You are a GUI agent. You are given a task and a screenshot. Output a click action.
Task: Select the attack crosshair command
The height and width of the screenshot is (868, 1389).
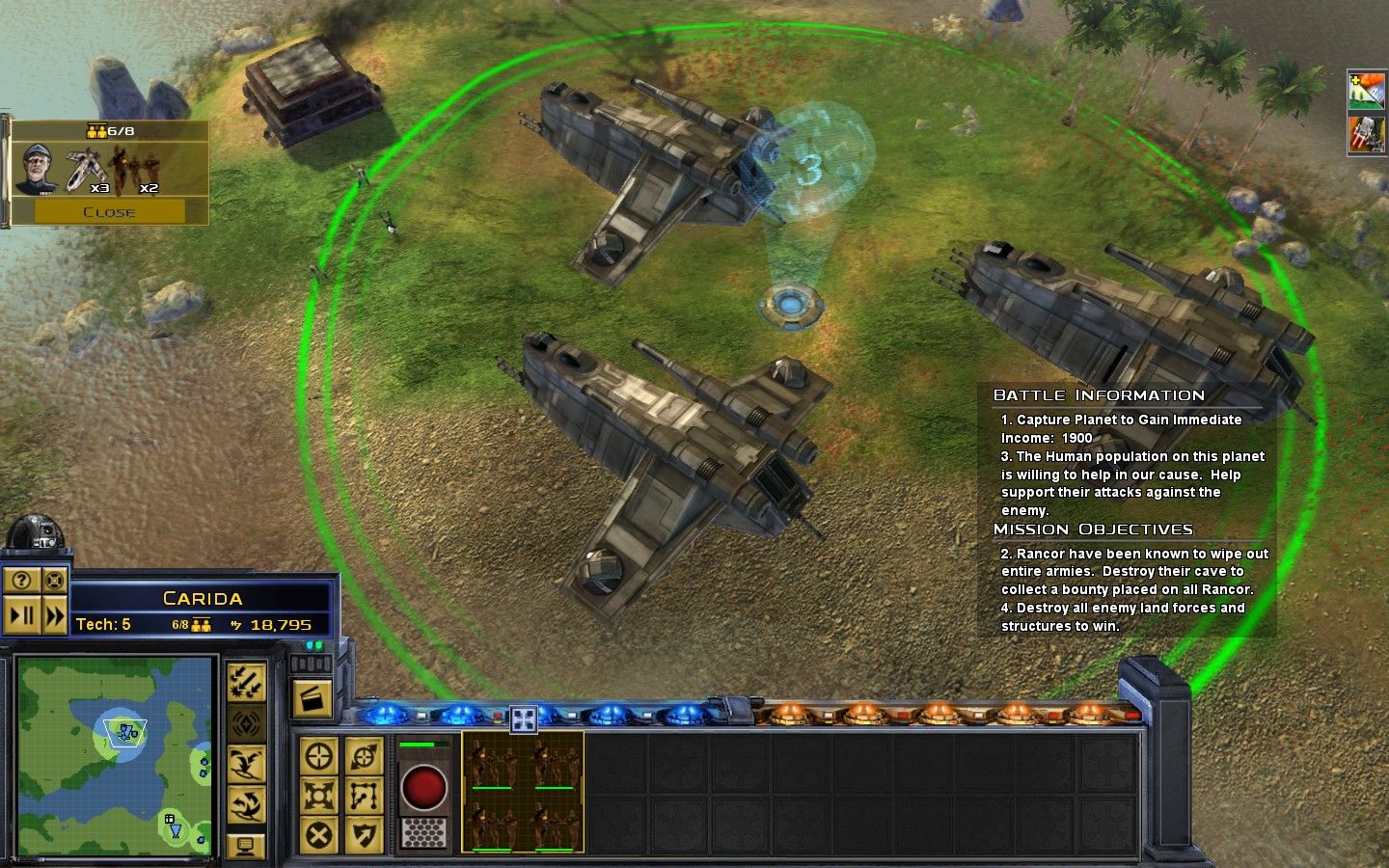point(318,757)
